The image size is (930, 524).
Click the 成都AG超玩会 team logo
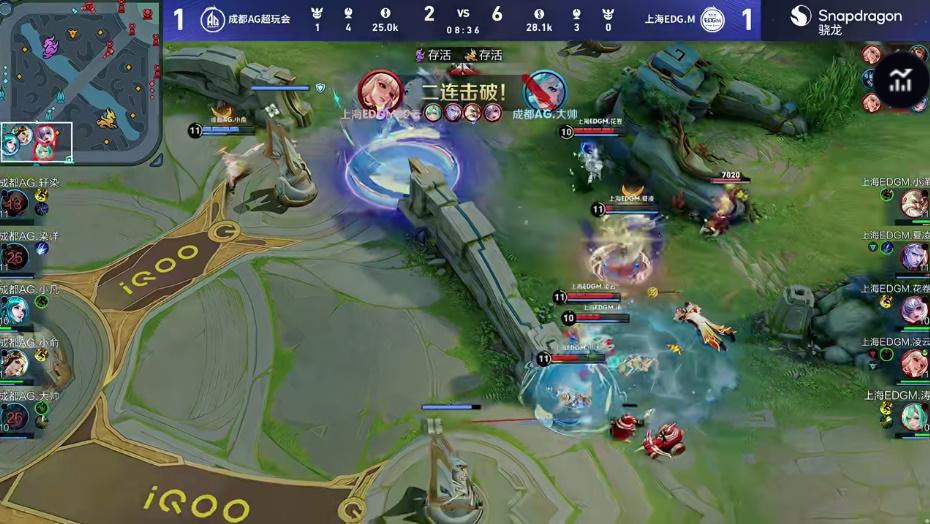[211, 20]
